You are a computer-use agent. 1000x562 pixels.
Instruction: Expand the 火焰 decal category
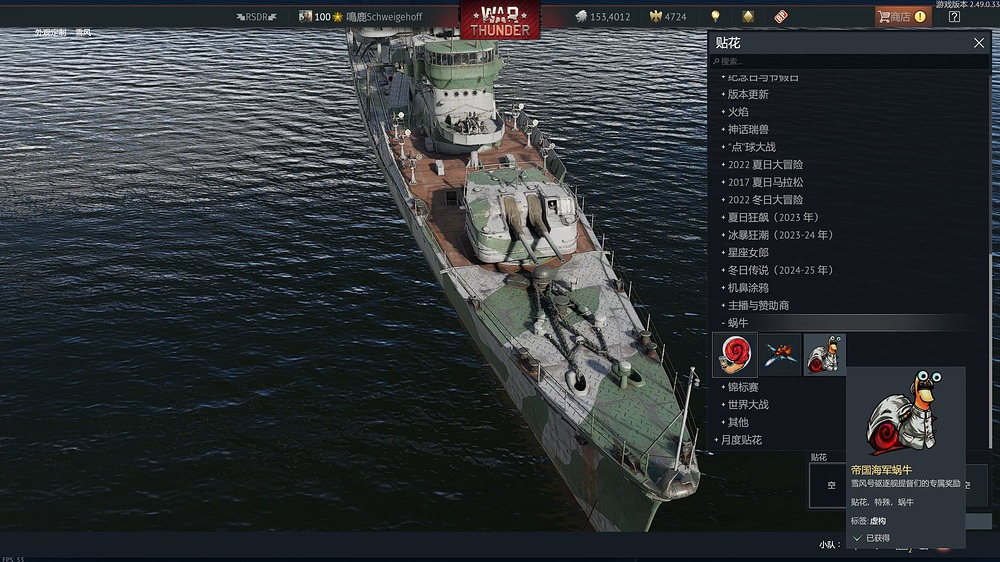point(738,112)
